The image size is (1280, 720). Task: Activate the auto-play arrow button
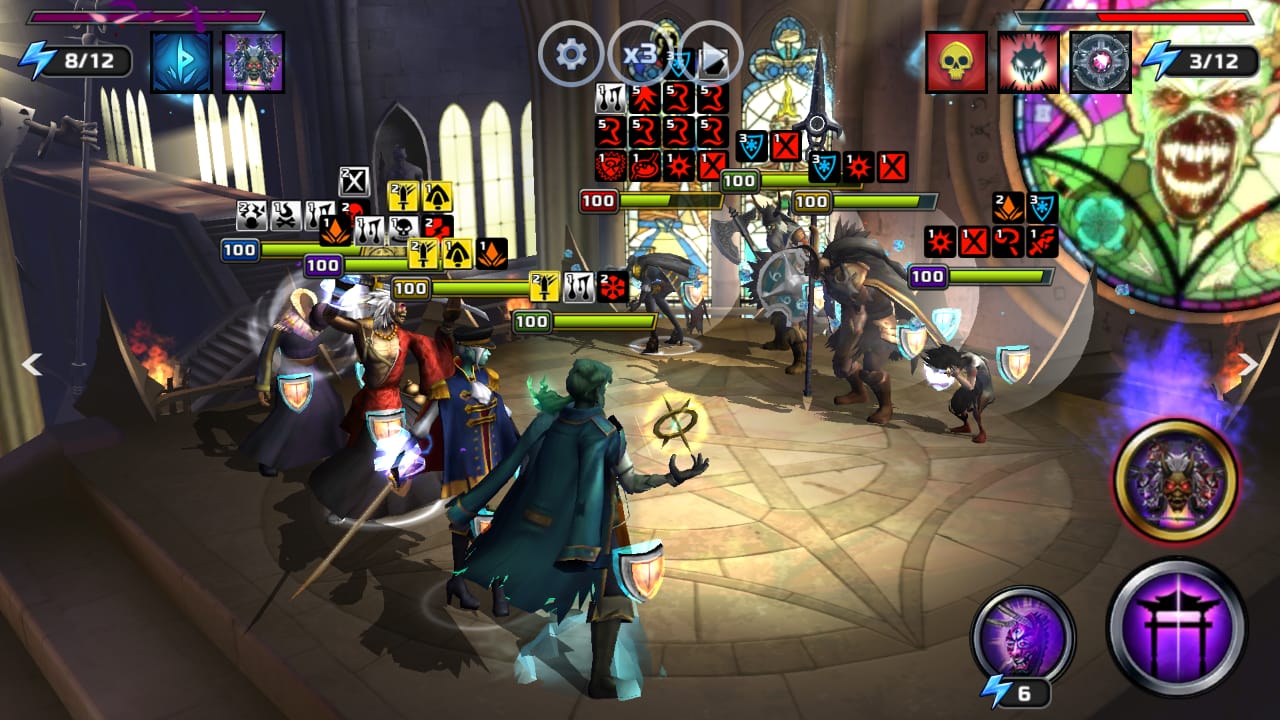(711, 53)
